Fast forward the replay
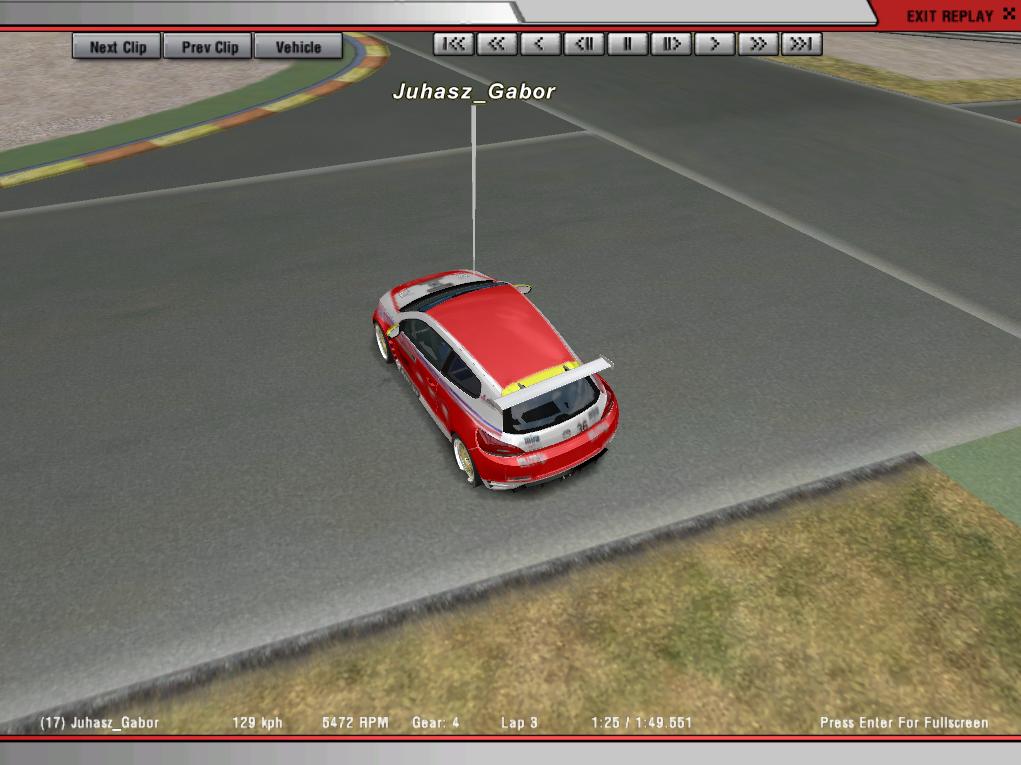 758,44
